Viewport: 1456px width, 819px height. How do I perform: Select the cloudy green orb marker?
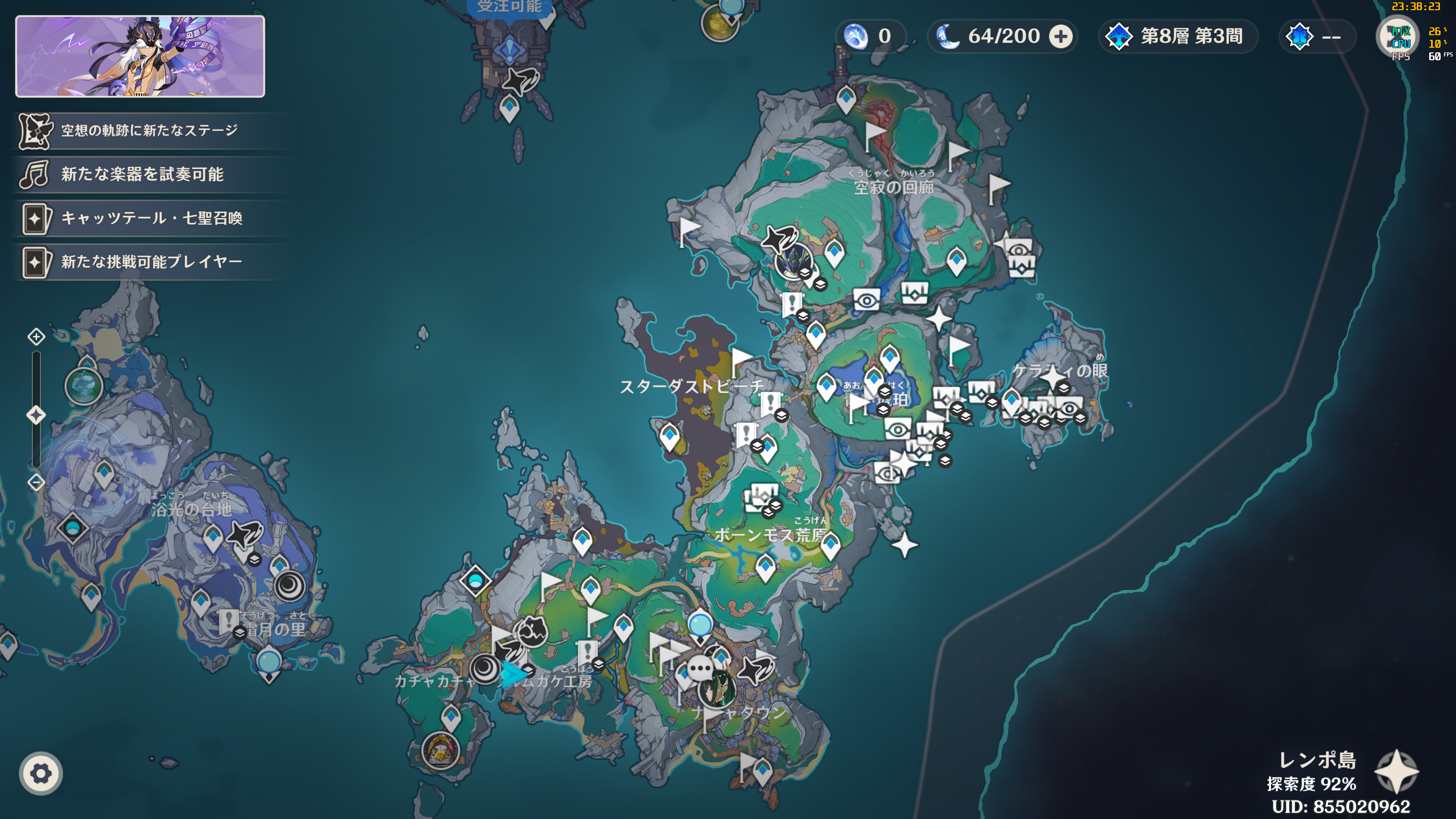tap(84, 387)
